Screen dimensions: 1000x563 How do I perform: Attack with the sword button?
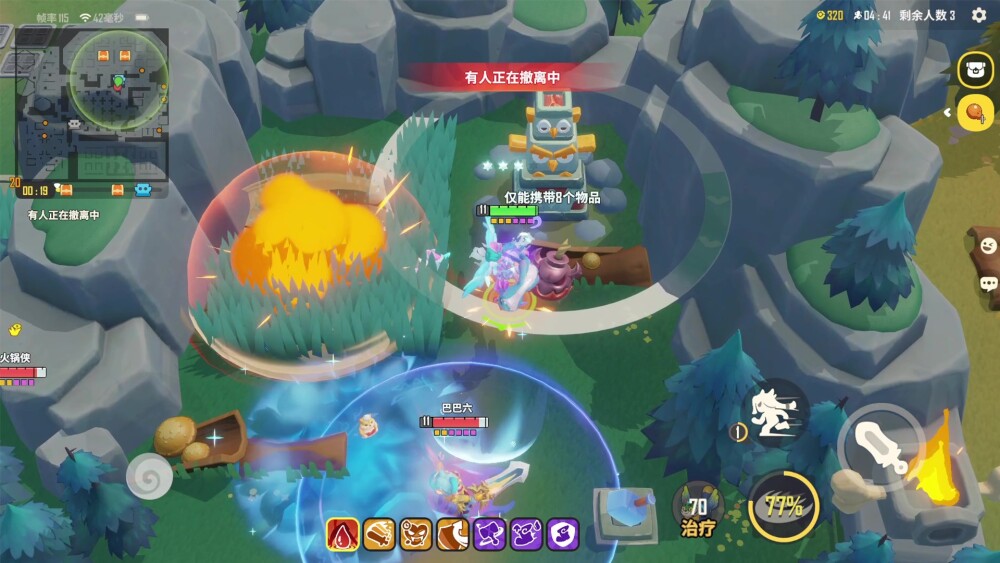882,447
